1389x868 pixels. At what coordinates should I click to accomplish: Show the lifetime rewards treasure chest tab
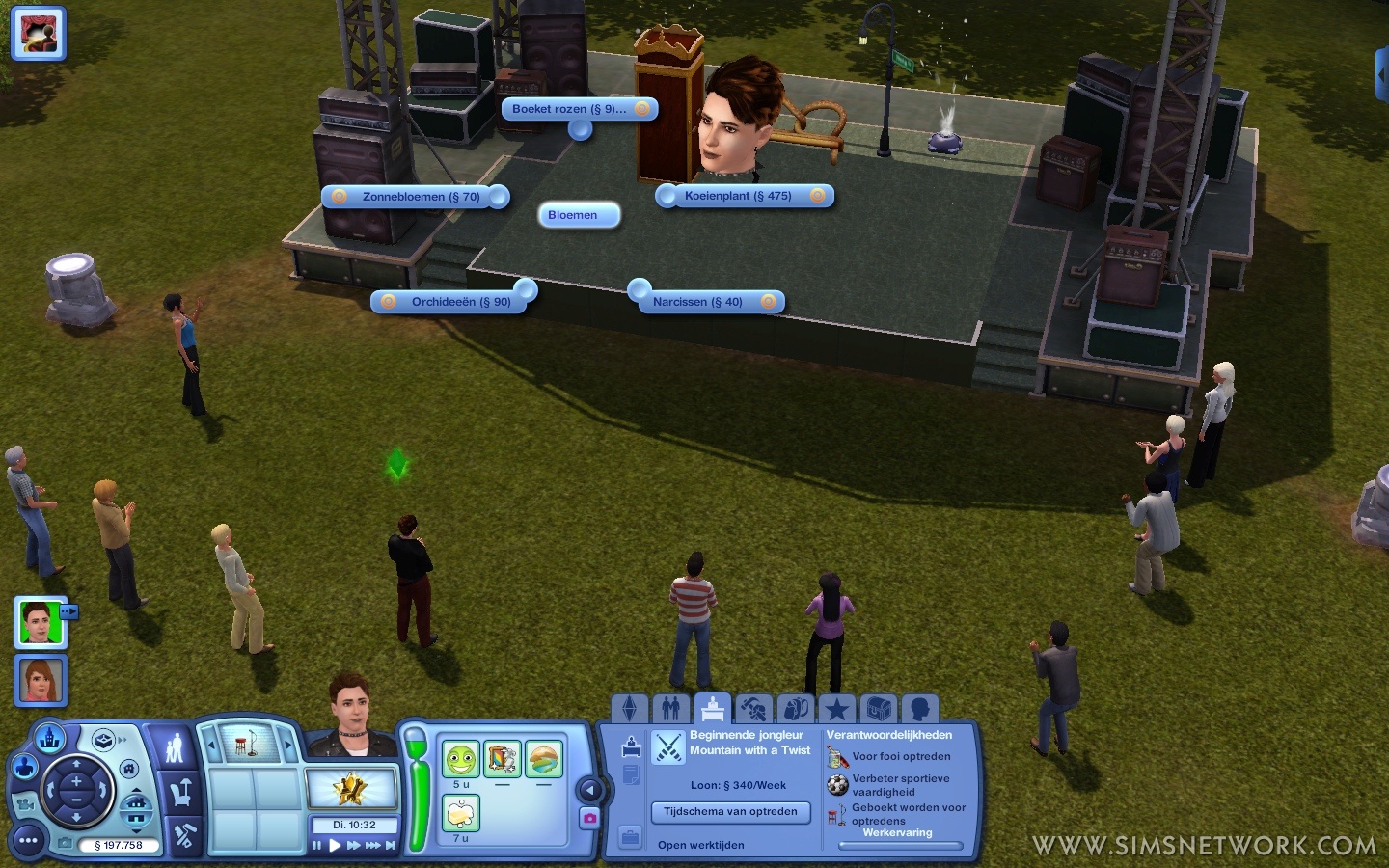878,709
